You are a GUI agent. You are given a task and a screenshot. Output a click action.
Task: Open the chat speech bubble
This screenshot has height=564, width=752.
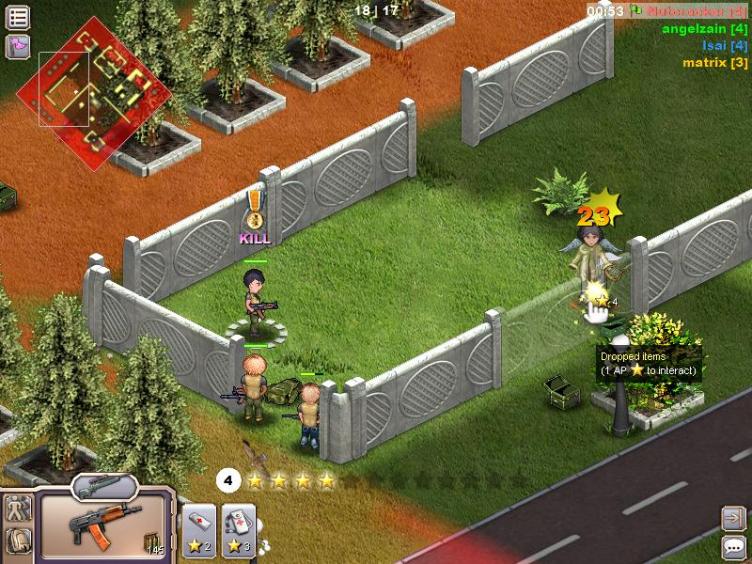tap(734, 546)
